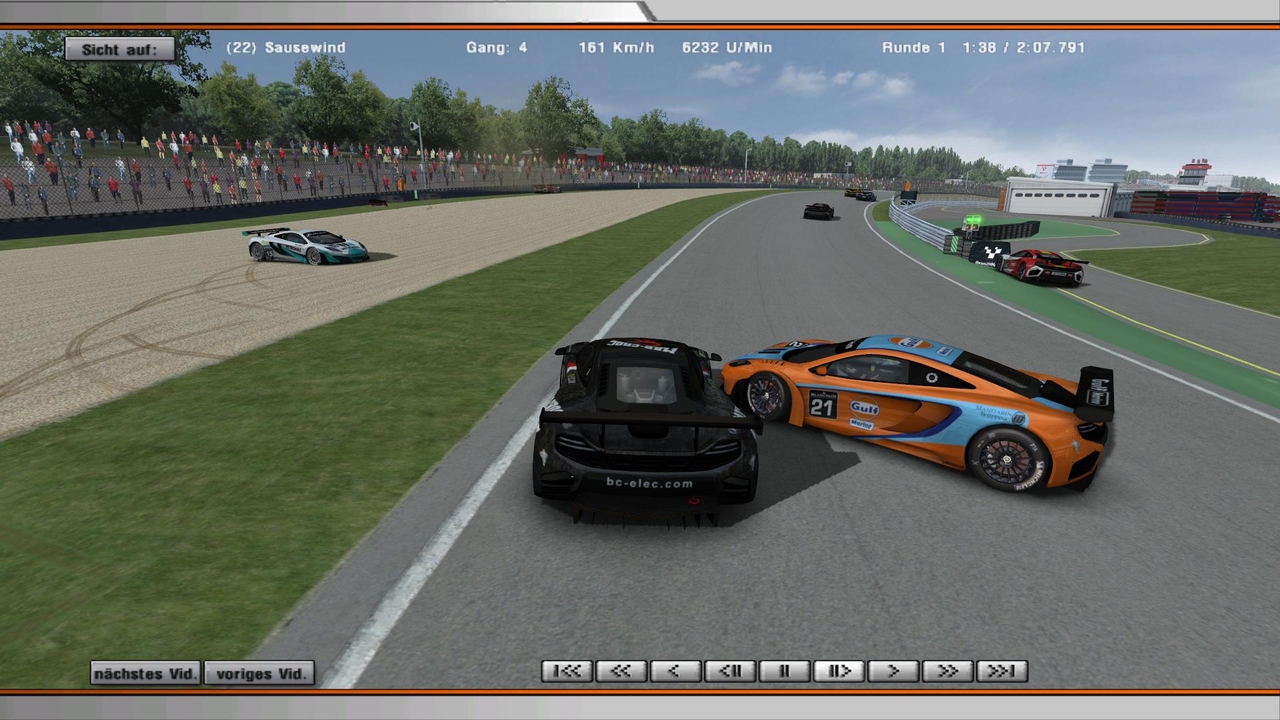The width and height of the screenshot is (1280, 720).
Task: Select the 'nächstes Vid.' button
Action: tap(146, 673)
